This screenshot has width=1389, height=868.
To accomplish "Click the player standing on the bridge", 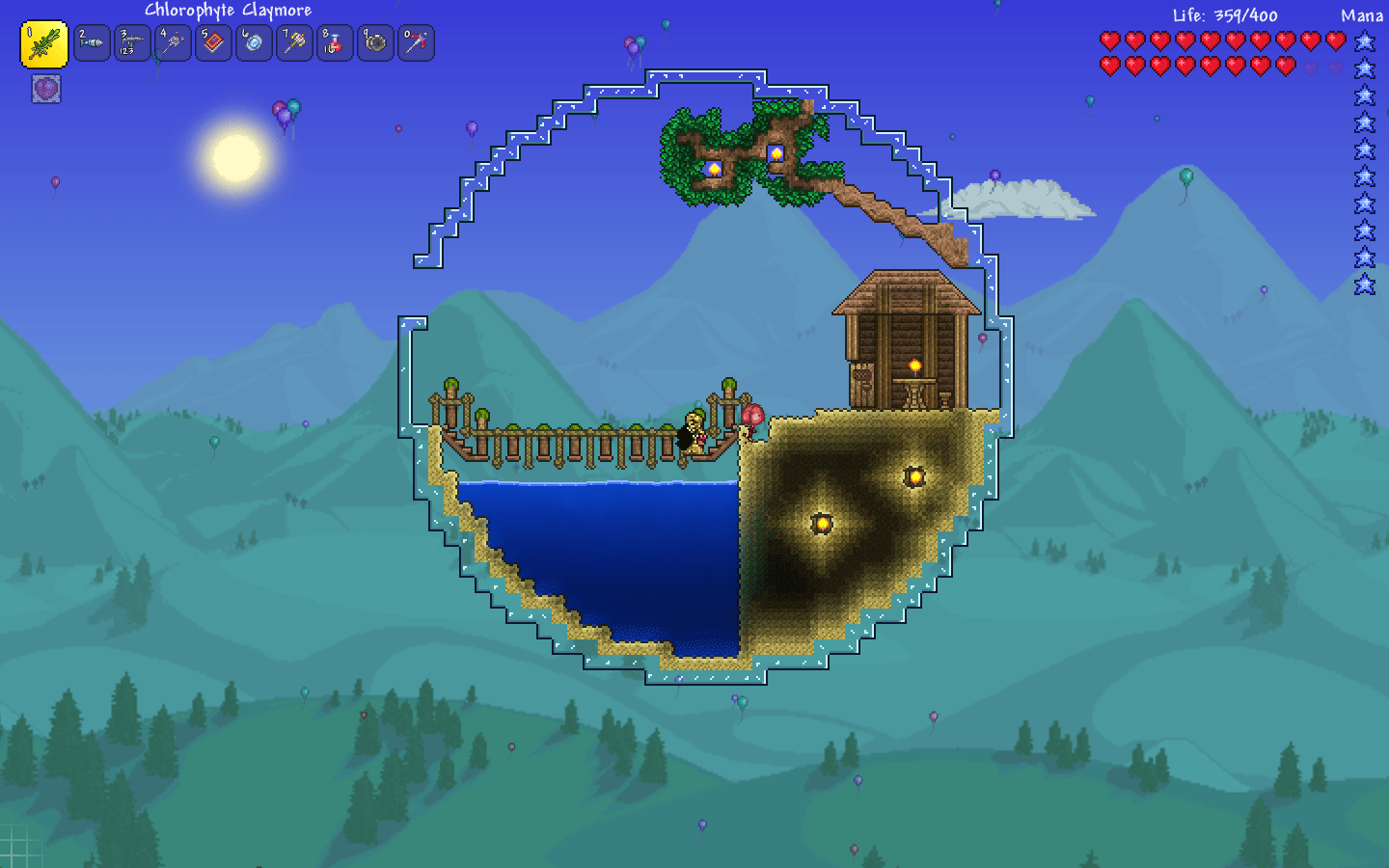I will [692, 429].
